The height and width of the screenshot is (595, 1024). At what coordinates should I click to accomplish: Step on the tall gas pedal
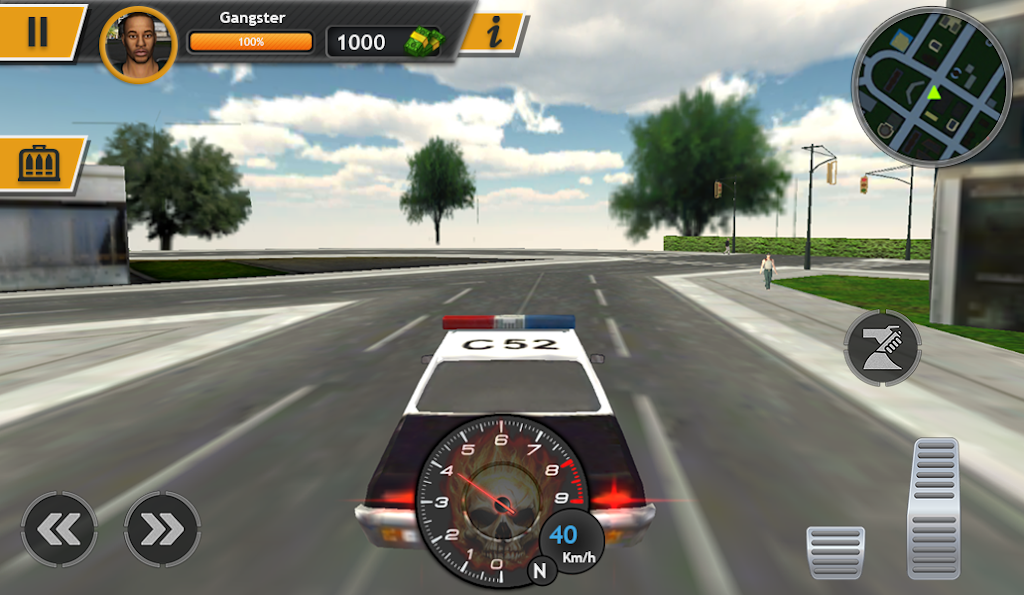point(932,508)
